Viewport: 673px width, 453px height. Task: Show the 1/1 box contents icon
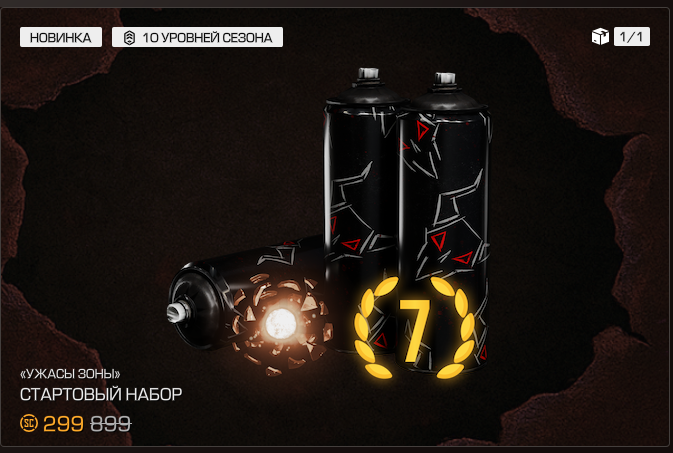tap(601, 37)
